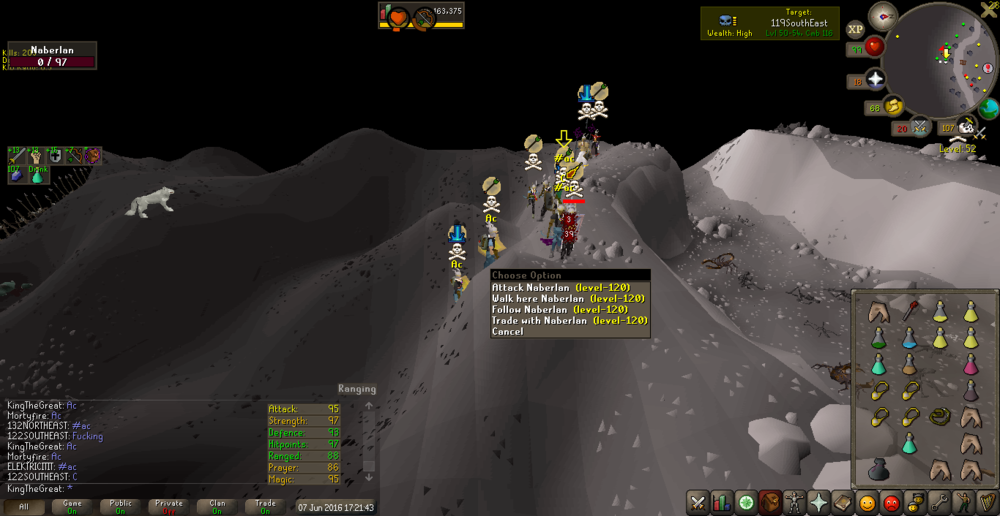Open the prayer star tab
The height and width of the screenshot is (516, 1000).
(818, 502)
